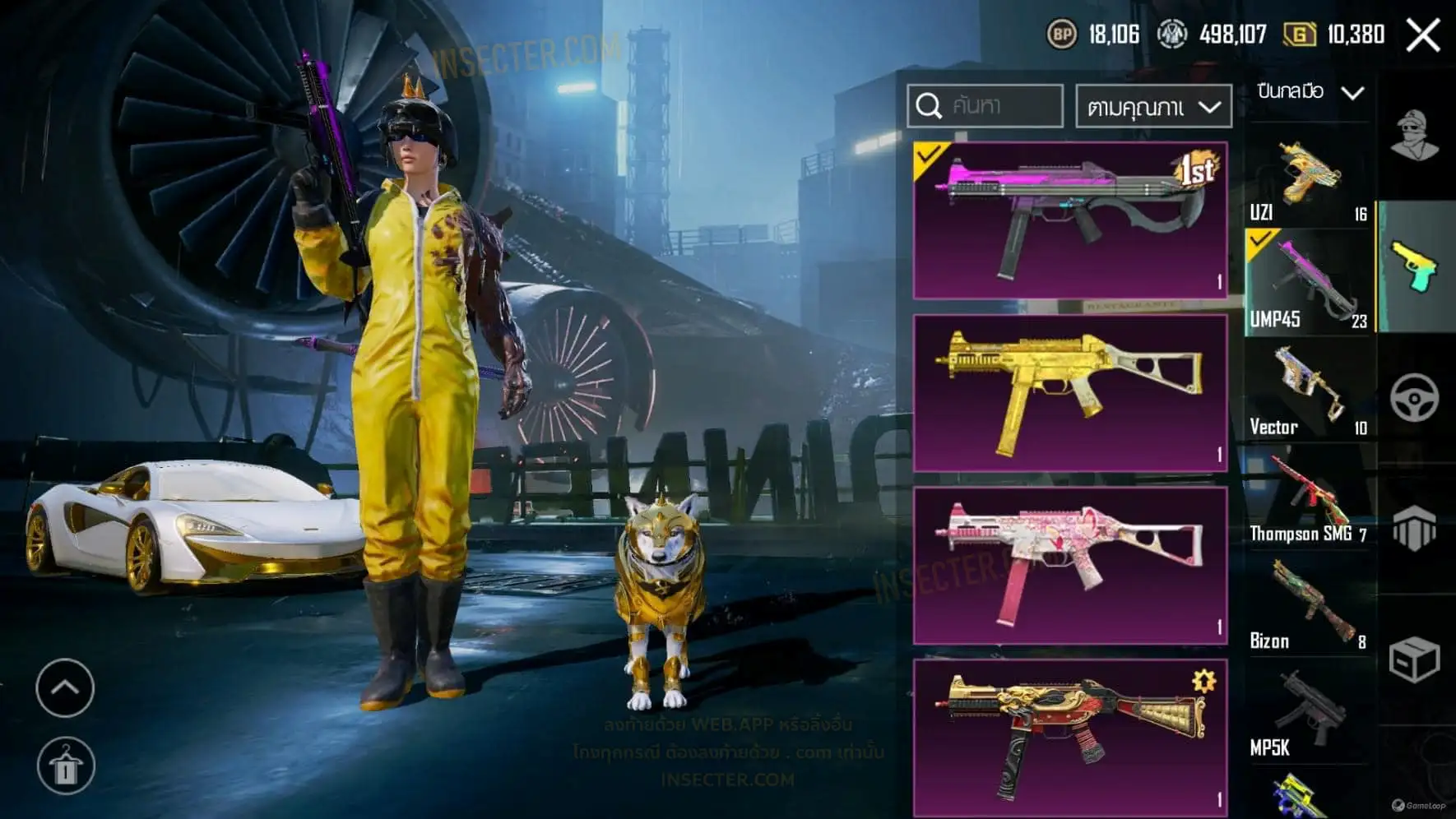
Task: Select the red dragon UMP45 skin
Action: [1070, 736]
